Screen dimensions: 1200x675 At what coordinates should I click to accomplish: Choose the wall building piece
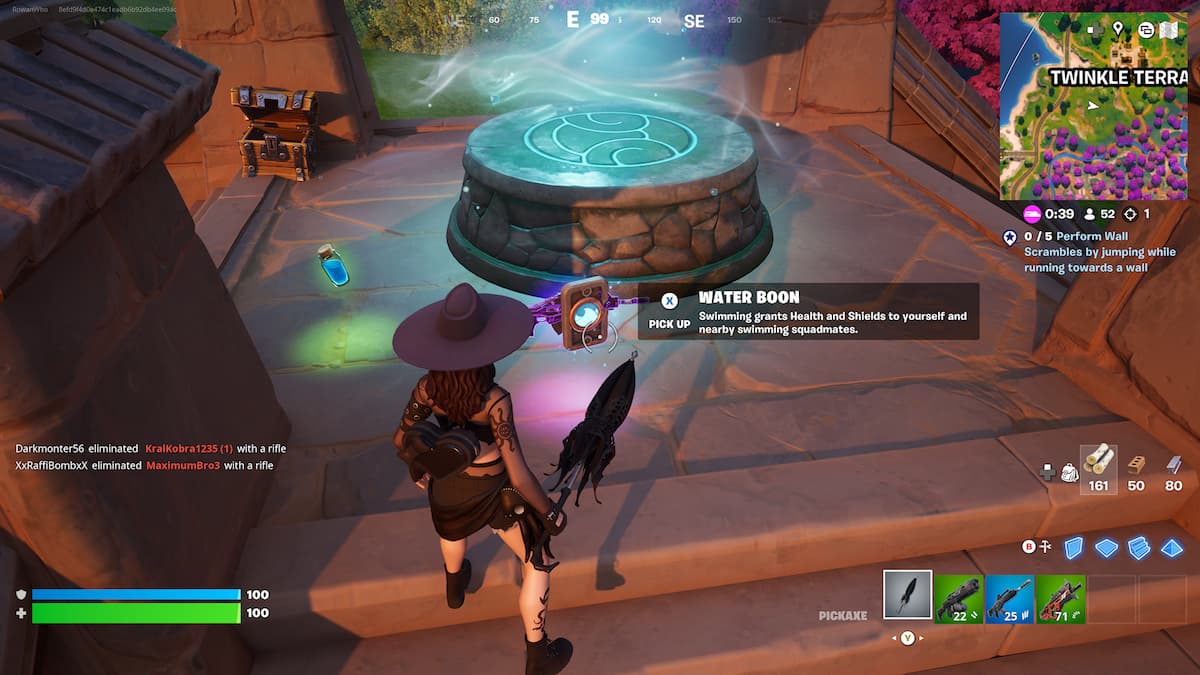point(1073,547)
